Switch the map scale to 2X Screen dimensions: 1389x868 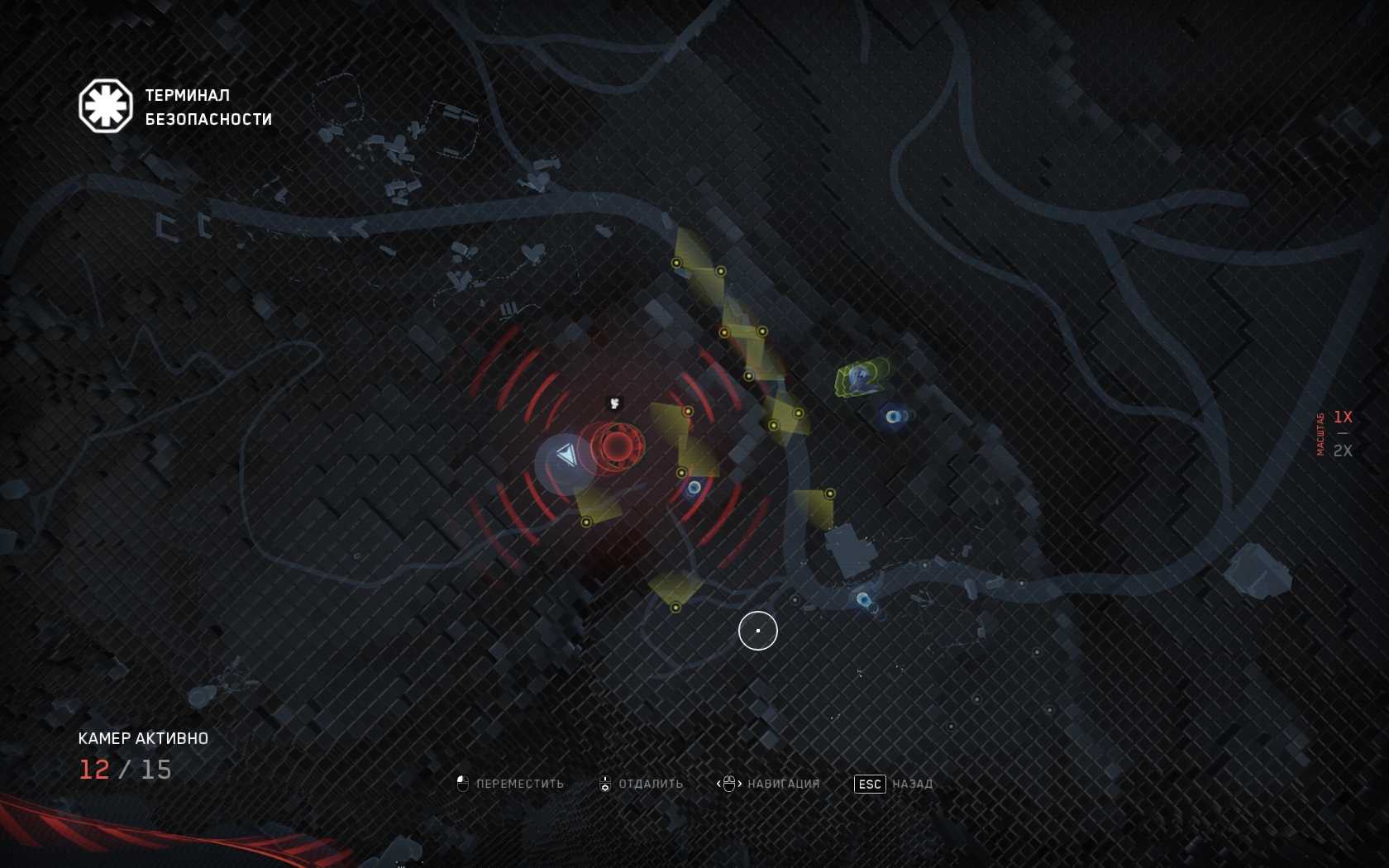pos(1342,451)
